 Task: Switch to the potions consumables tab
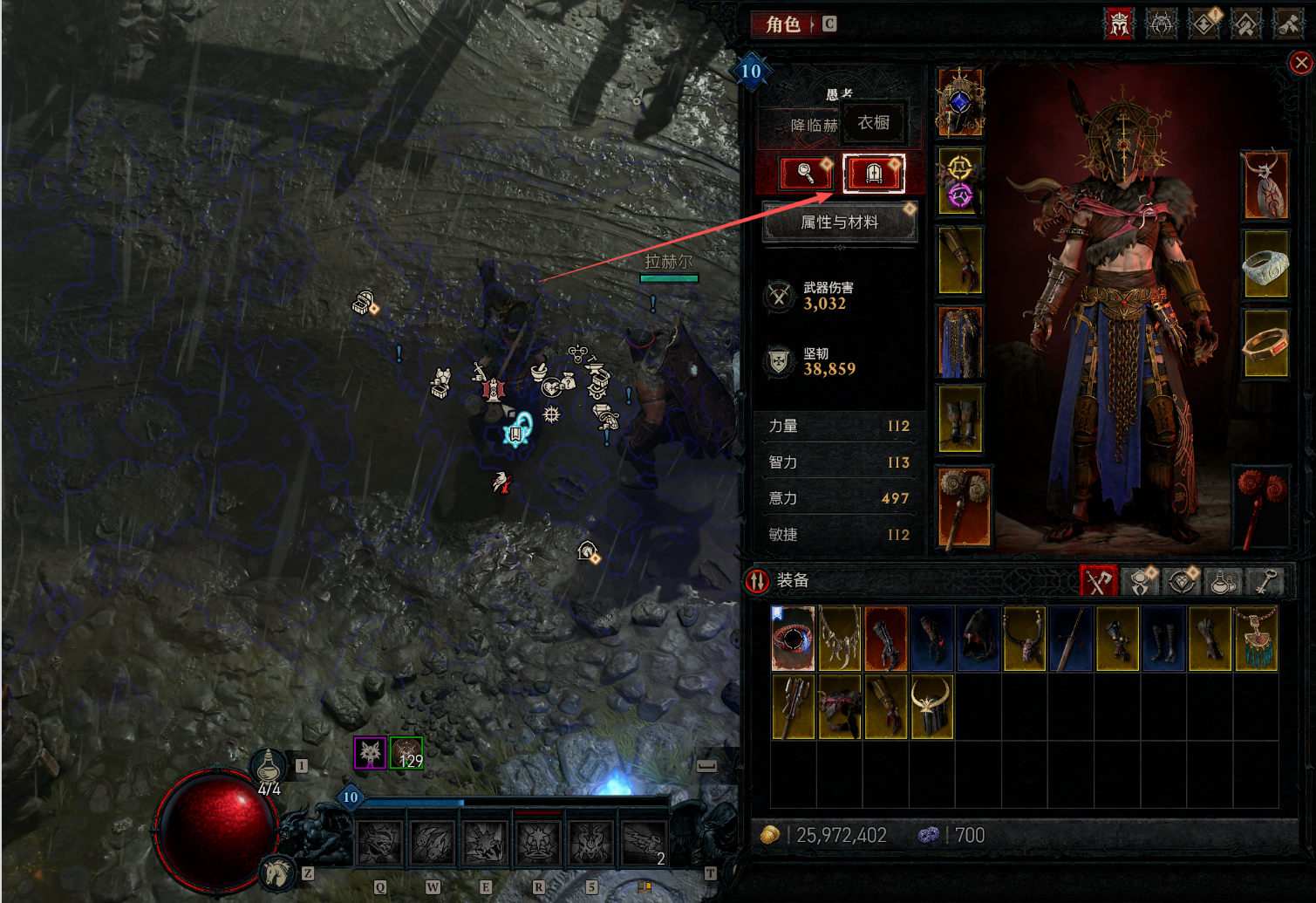click(1224, 581)
